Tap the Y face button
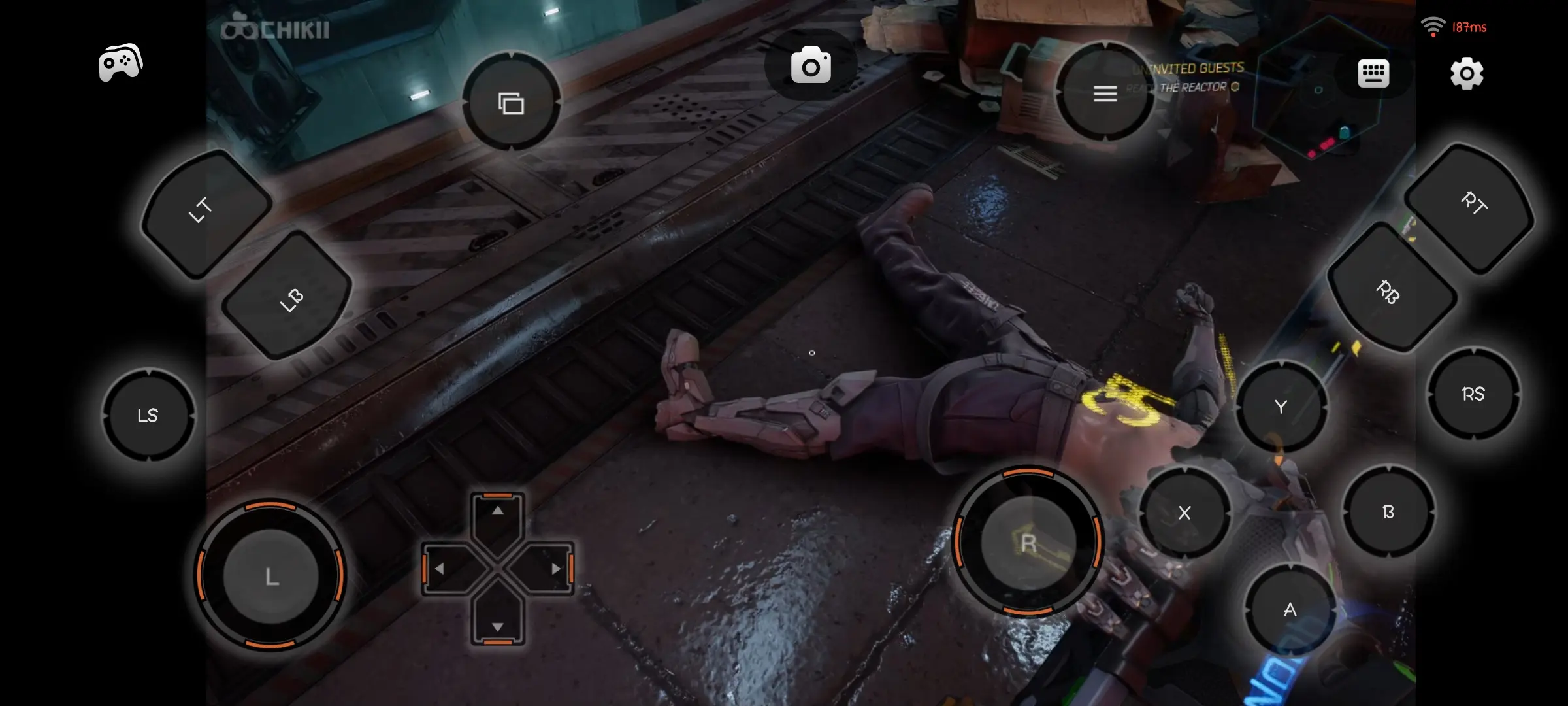Image resolution: width=1568 pixels, height=706 pixels. click(1281, 407)
